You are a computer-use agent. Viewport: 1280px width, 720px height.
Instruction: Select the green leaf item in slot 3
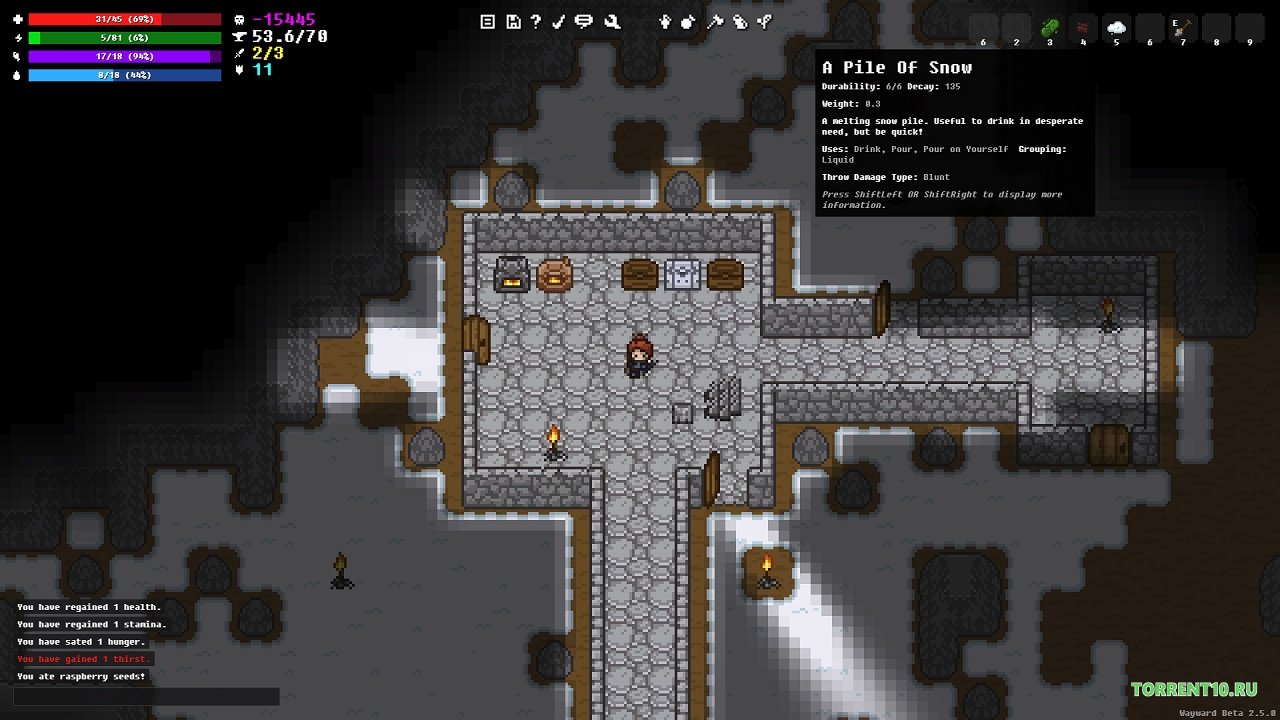coord(1050,28)
